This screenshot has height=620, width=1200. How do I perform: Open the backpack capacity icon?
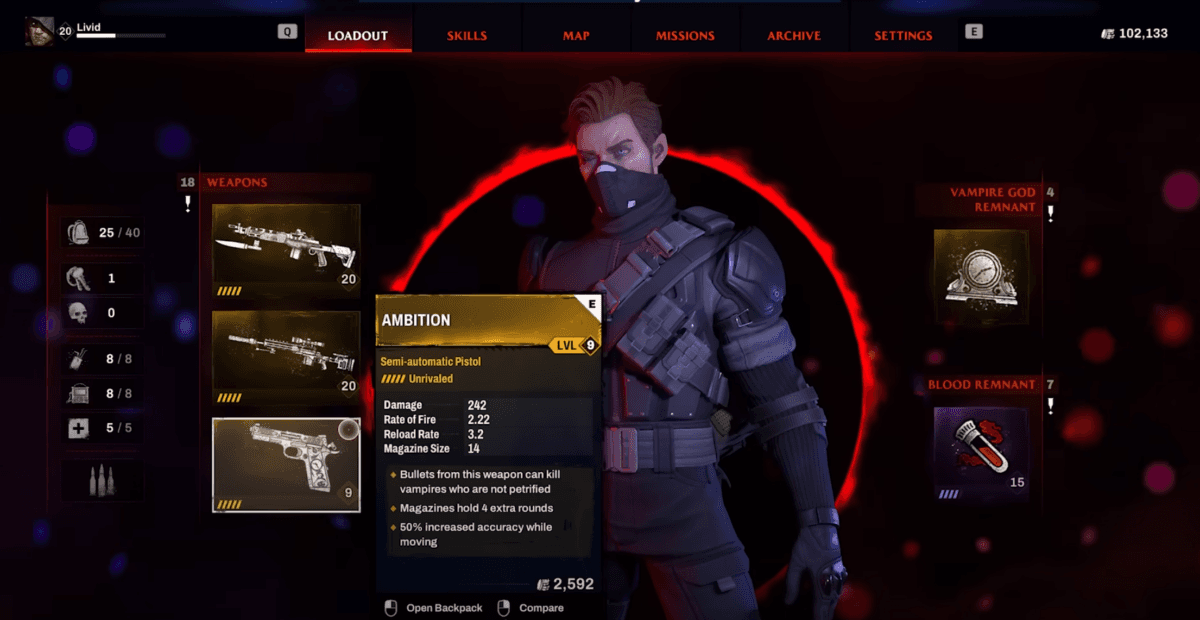pos(79,233)
